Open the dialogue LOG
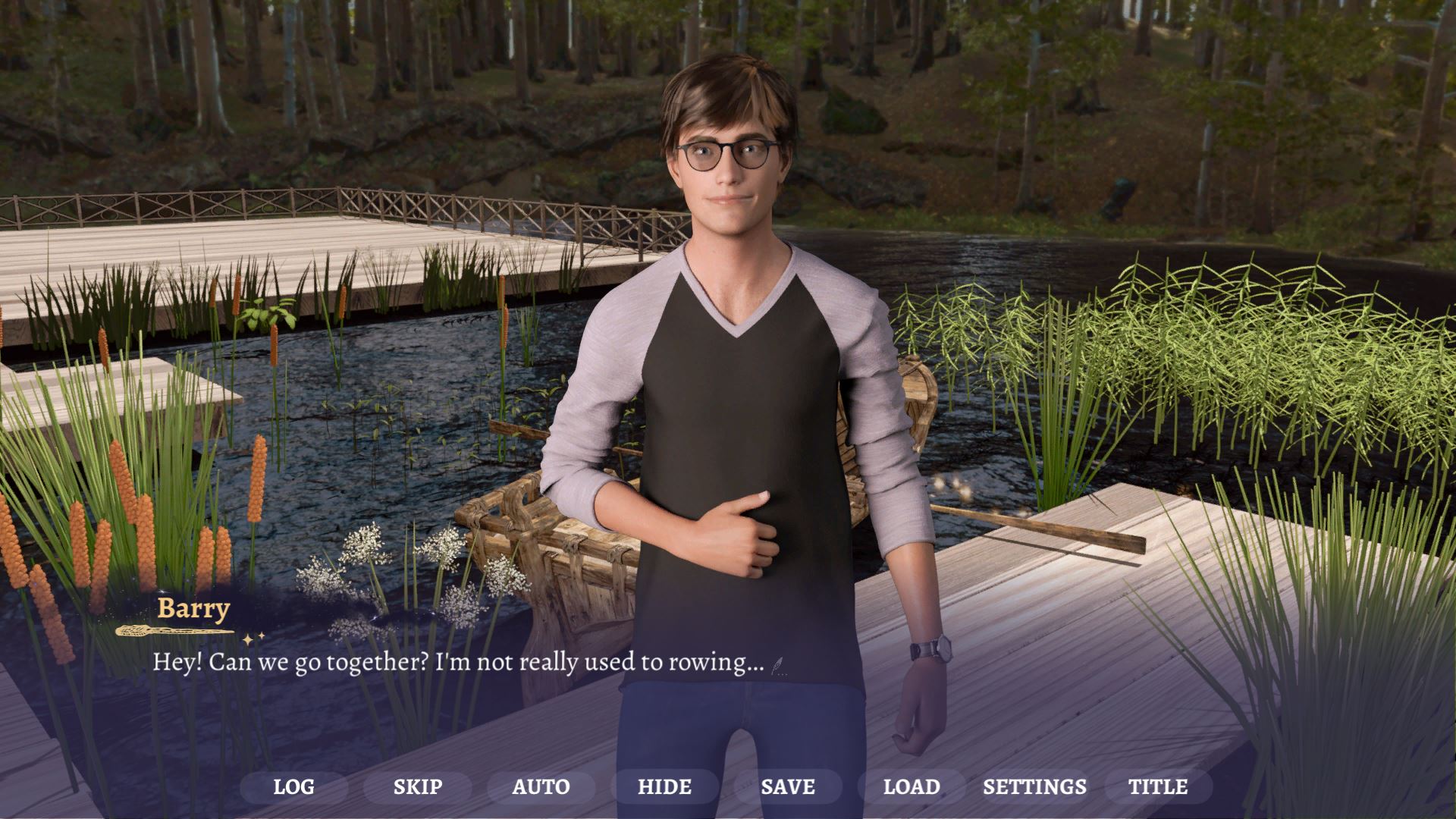The width and height of the screenshot is (1456, 819). (293, 787)
